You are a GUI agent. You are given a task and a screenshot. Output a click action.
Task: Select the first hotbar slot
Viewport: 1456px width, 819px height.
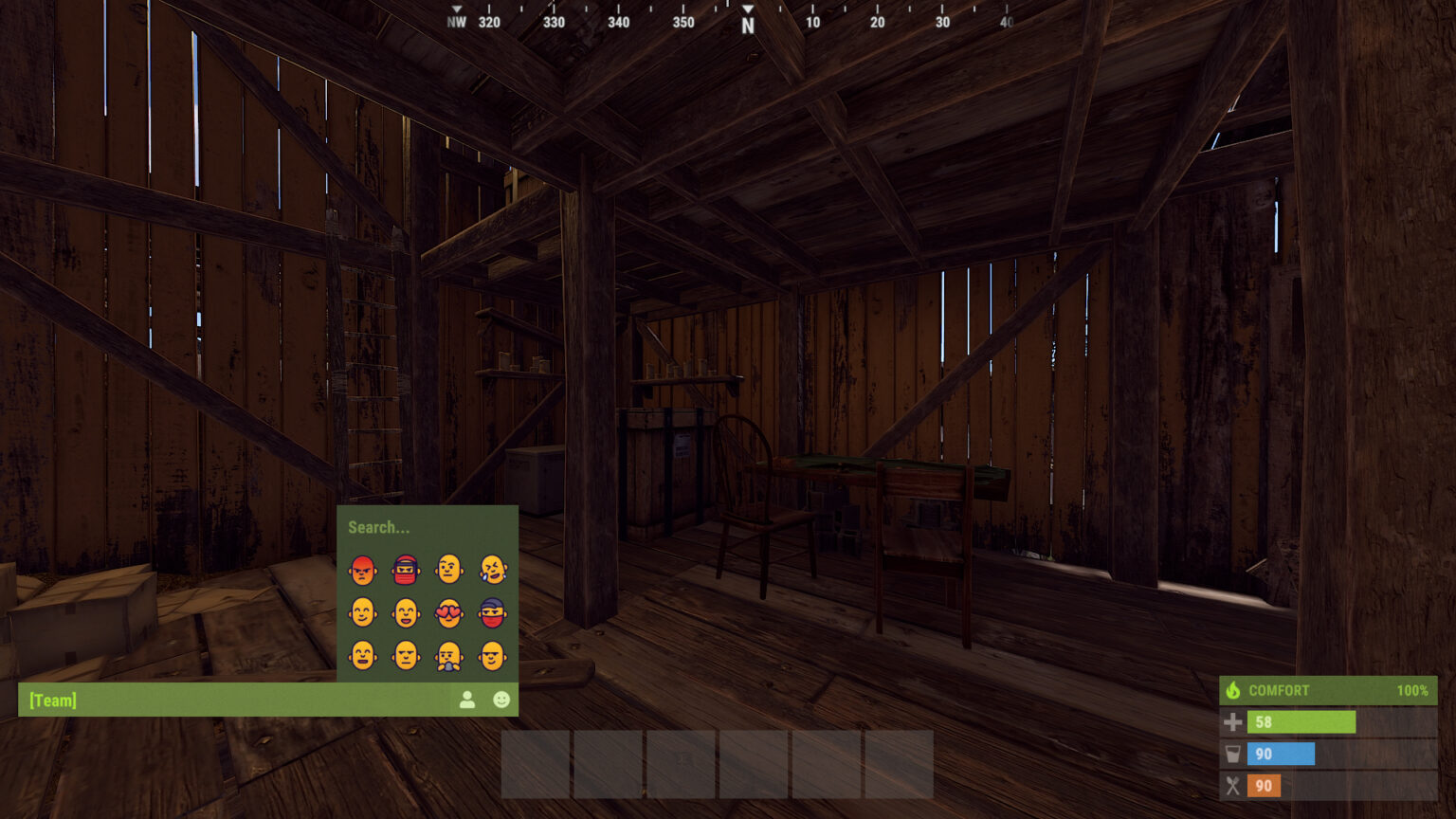[x=535, y=764]
